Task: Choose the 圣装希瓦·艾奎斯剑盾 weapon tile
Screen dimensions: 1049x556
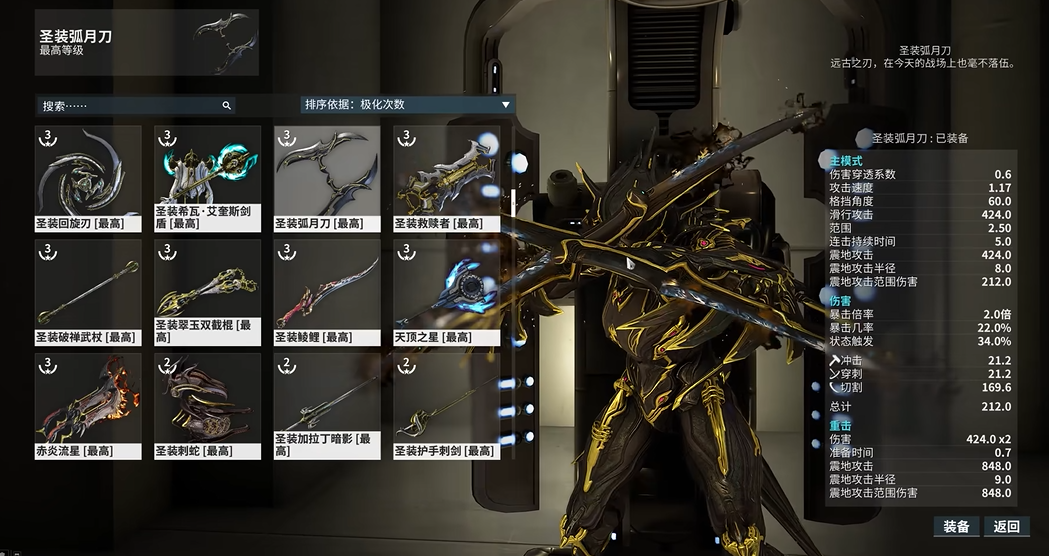Action: click(x=207, y=177)
